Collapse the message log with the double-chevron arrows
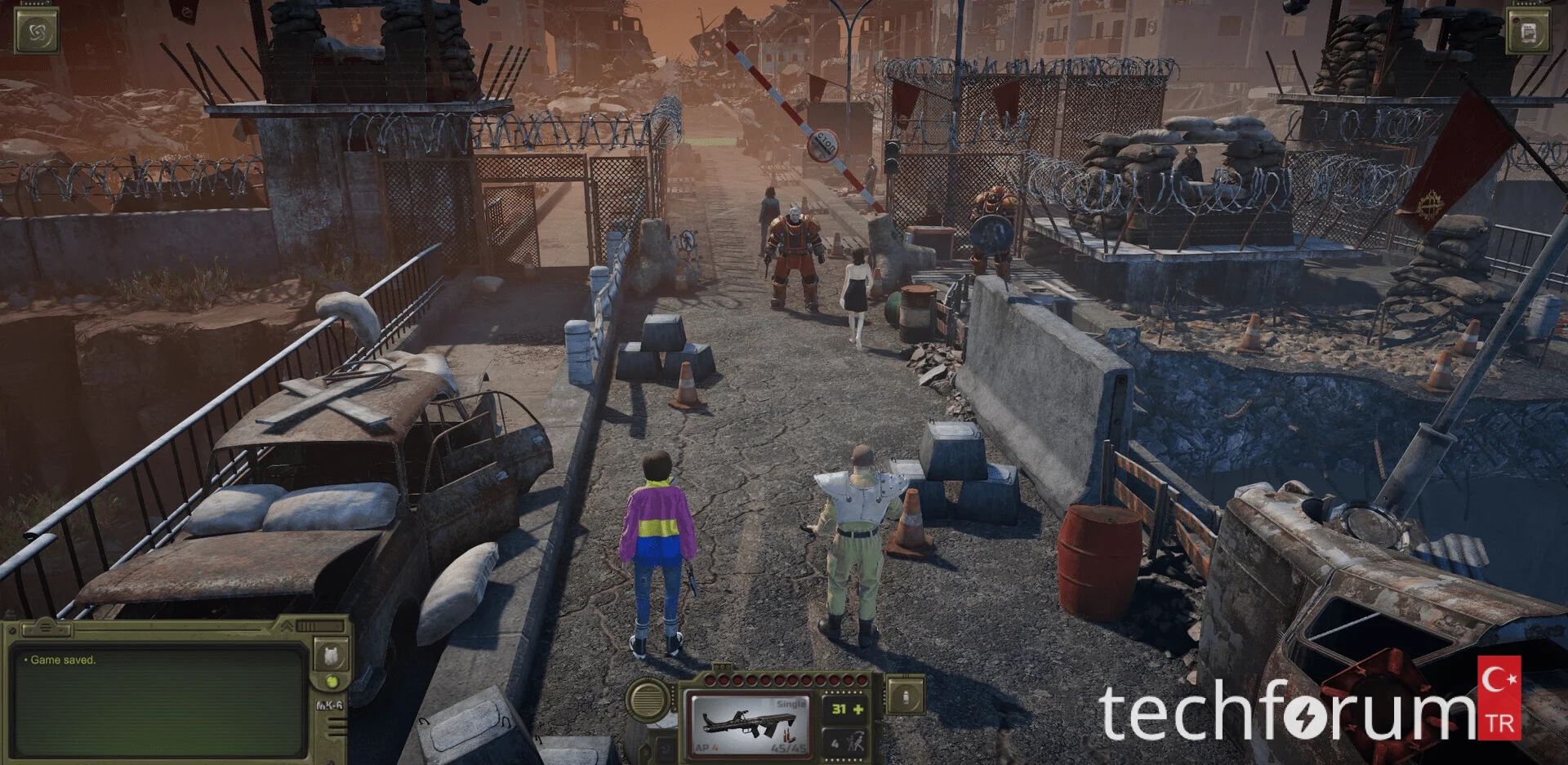 point(288,625)
